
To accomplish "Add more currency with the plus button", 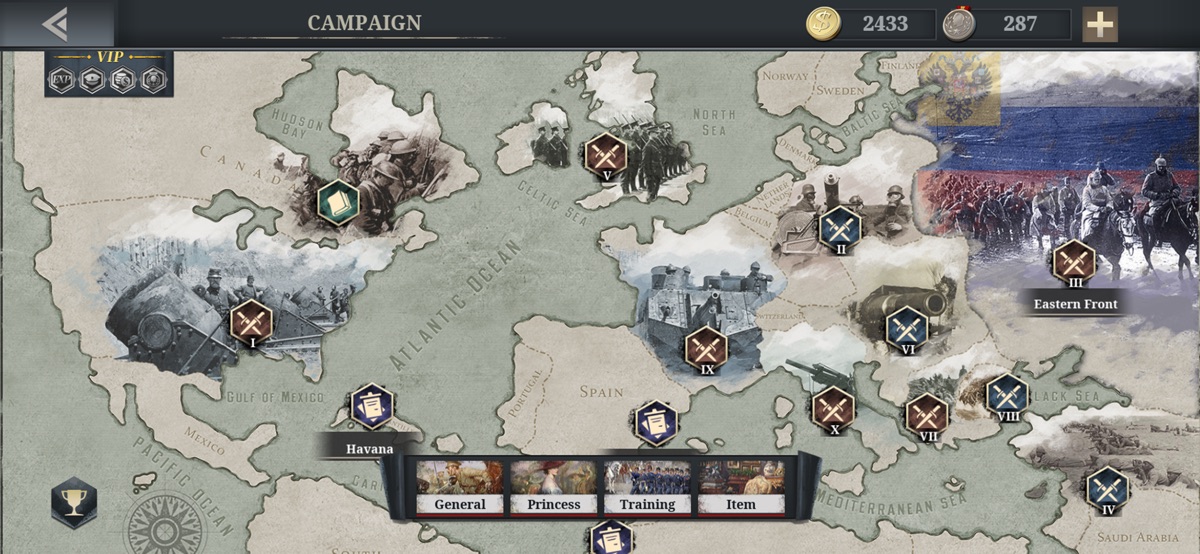I will click(x=1100, y=24).
